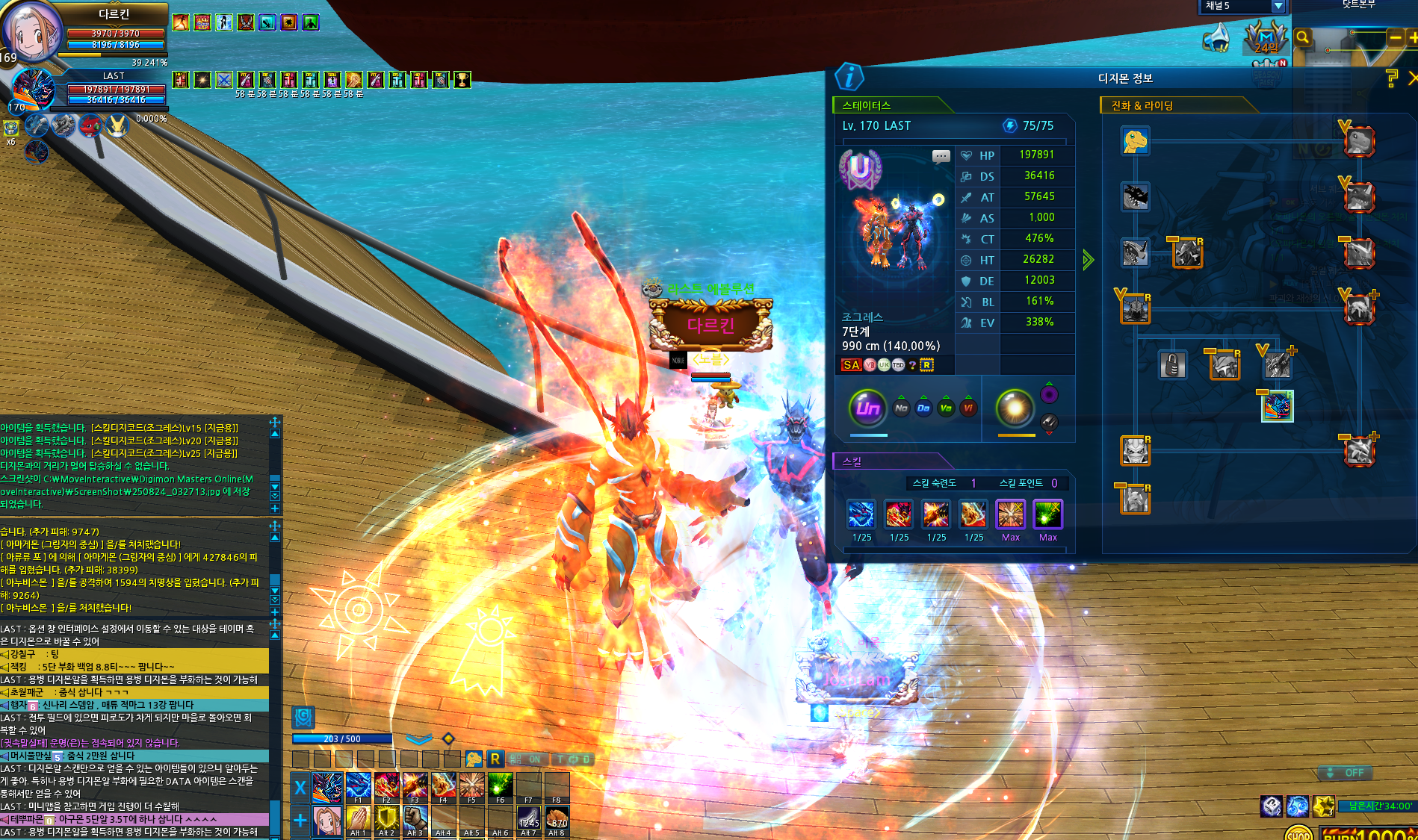
Task: Open the membership badge showing 24일
Action: (x=1266, y=37)
